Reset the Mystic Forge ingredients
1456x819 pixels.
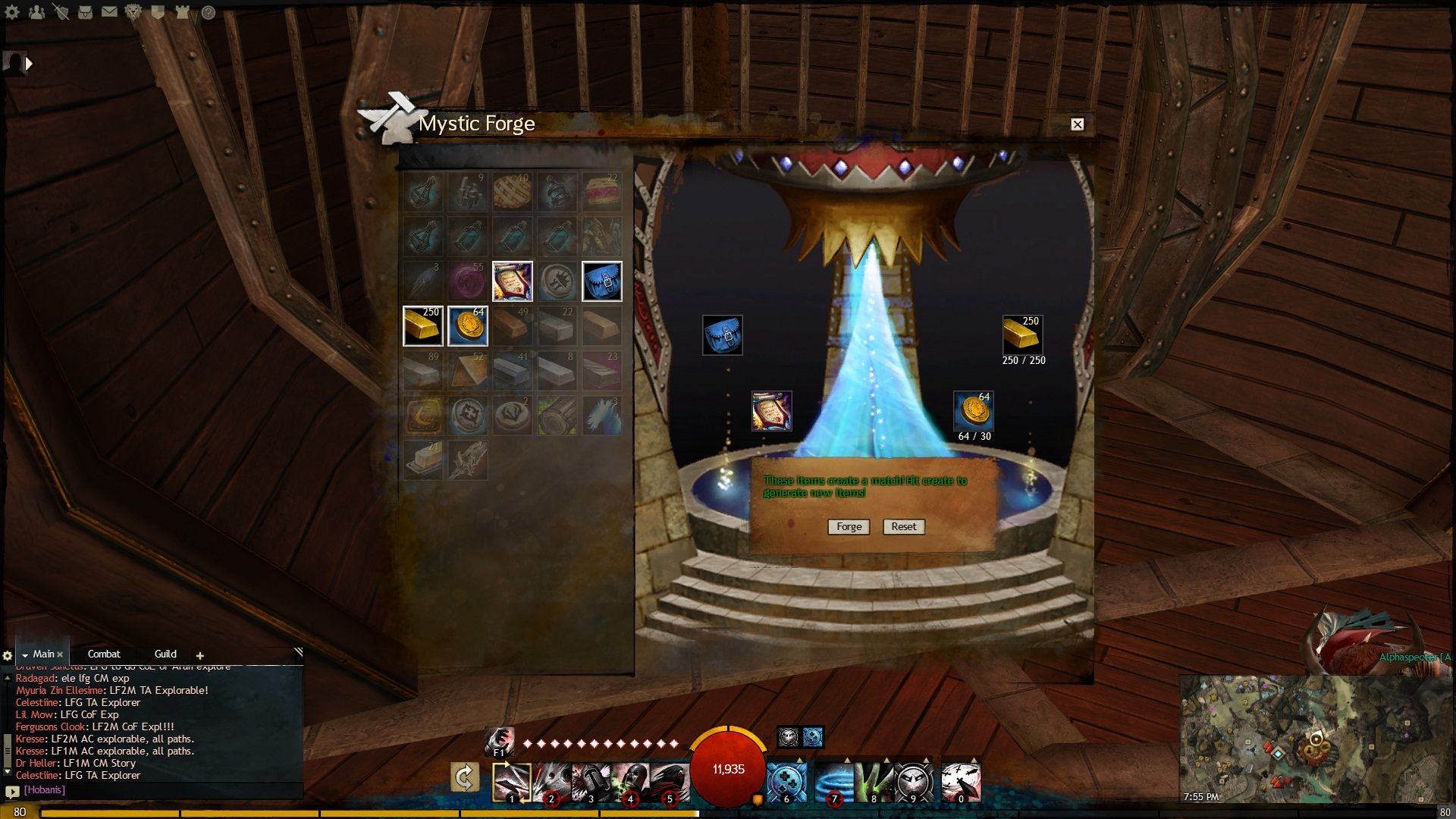(903, 526)
